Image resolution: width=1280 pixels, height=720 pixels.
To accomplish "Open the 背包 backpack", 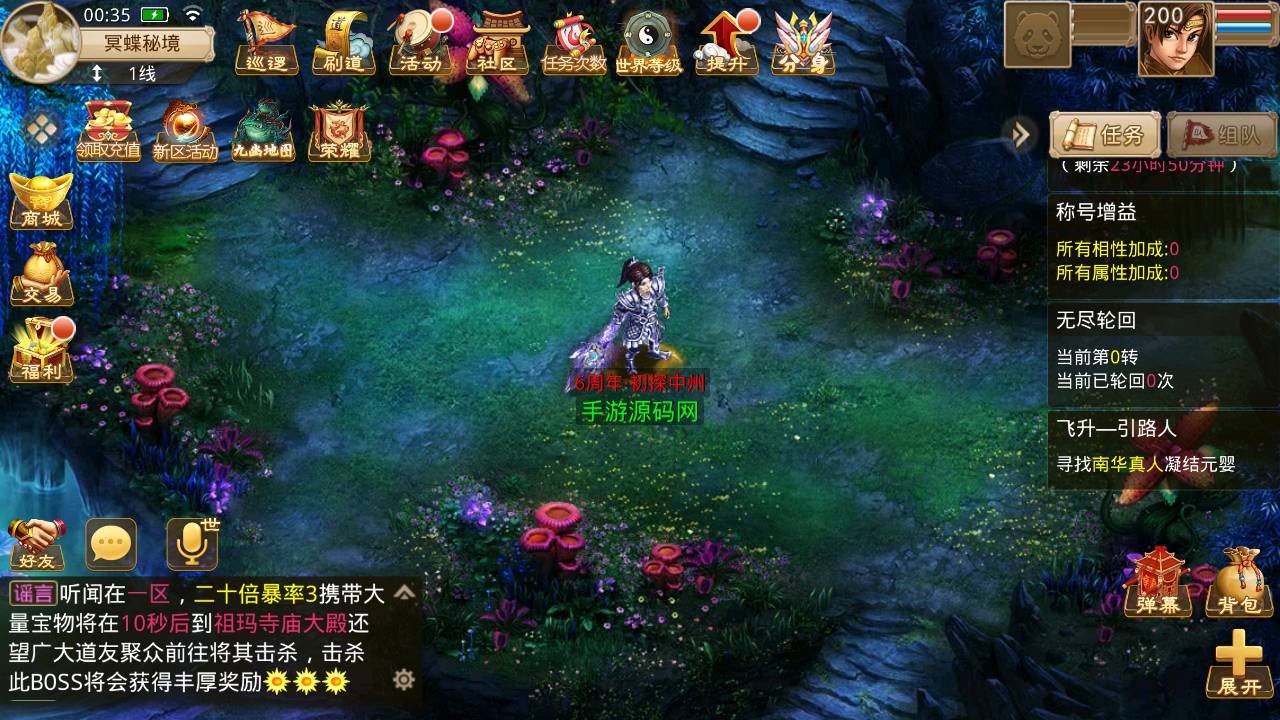I will pos(1237,583).
